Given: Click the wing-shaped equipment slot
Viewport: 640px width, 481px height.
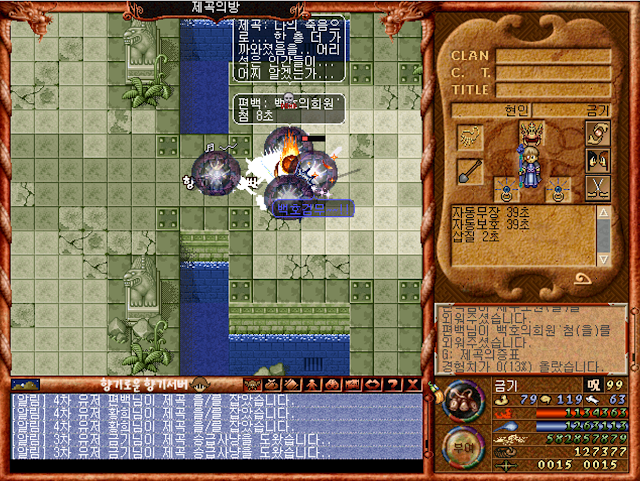Looking at the screenshot, I should pos(469,136).
